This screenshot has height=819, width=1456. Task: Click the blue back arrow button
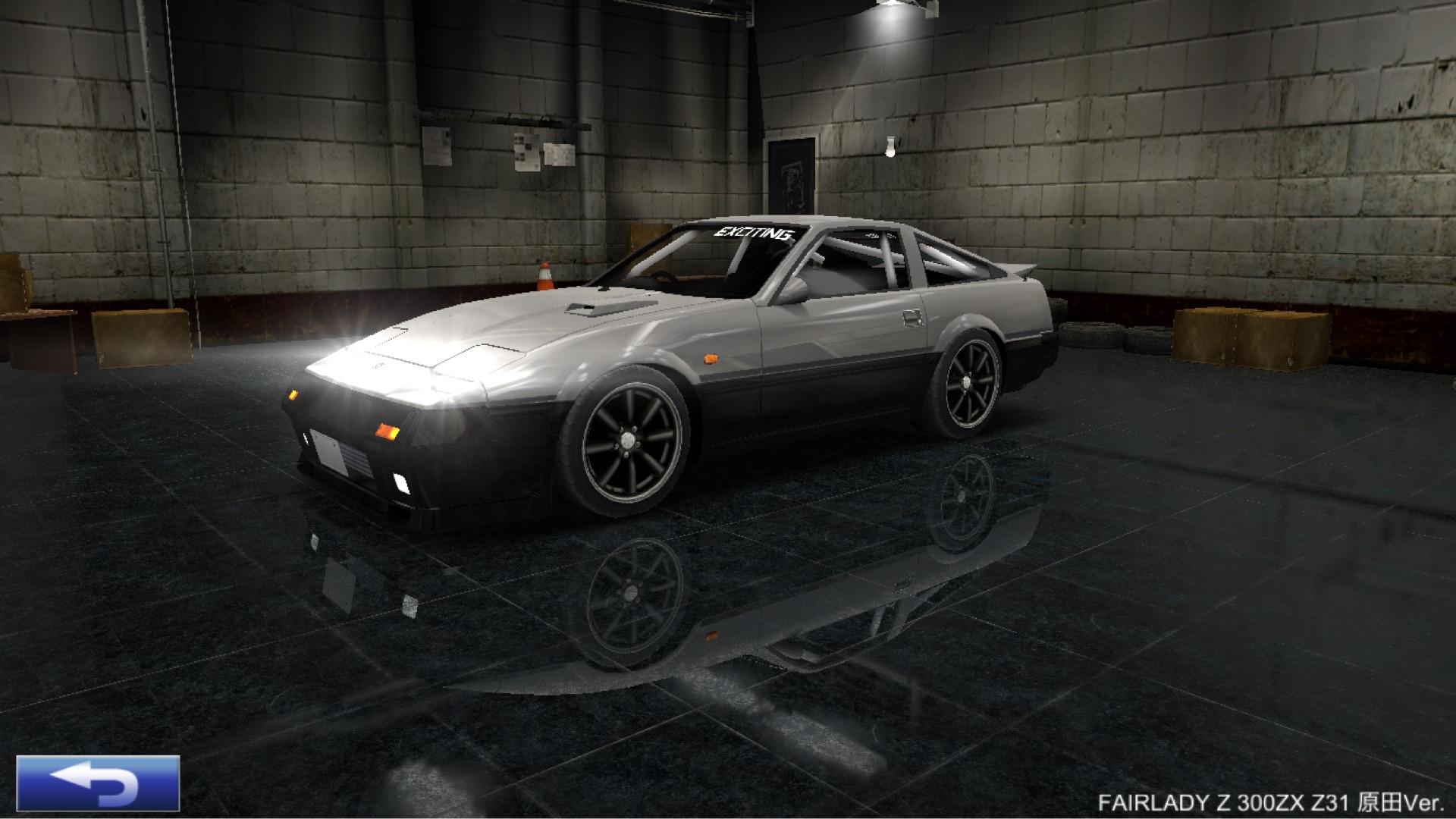click(x=98, y=783)
